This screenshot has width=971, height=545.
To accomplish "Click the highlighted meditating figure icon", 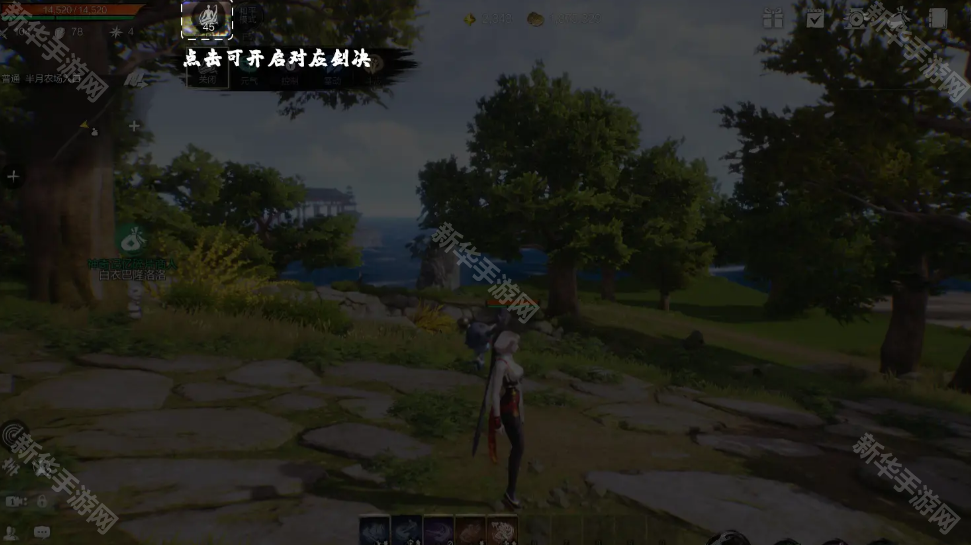I will click(207, 18).
